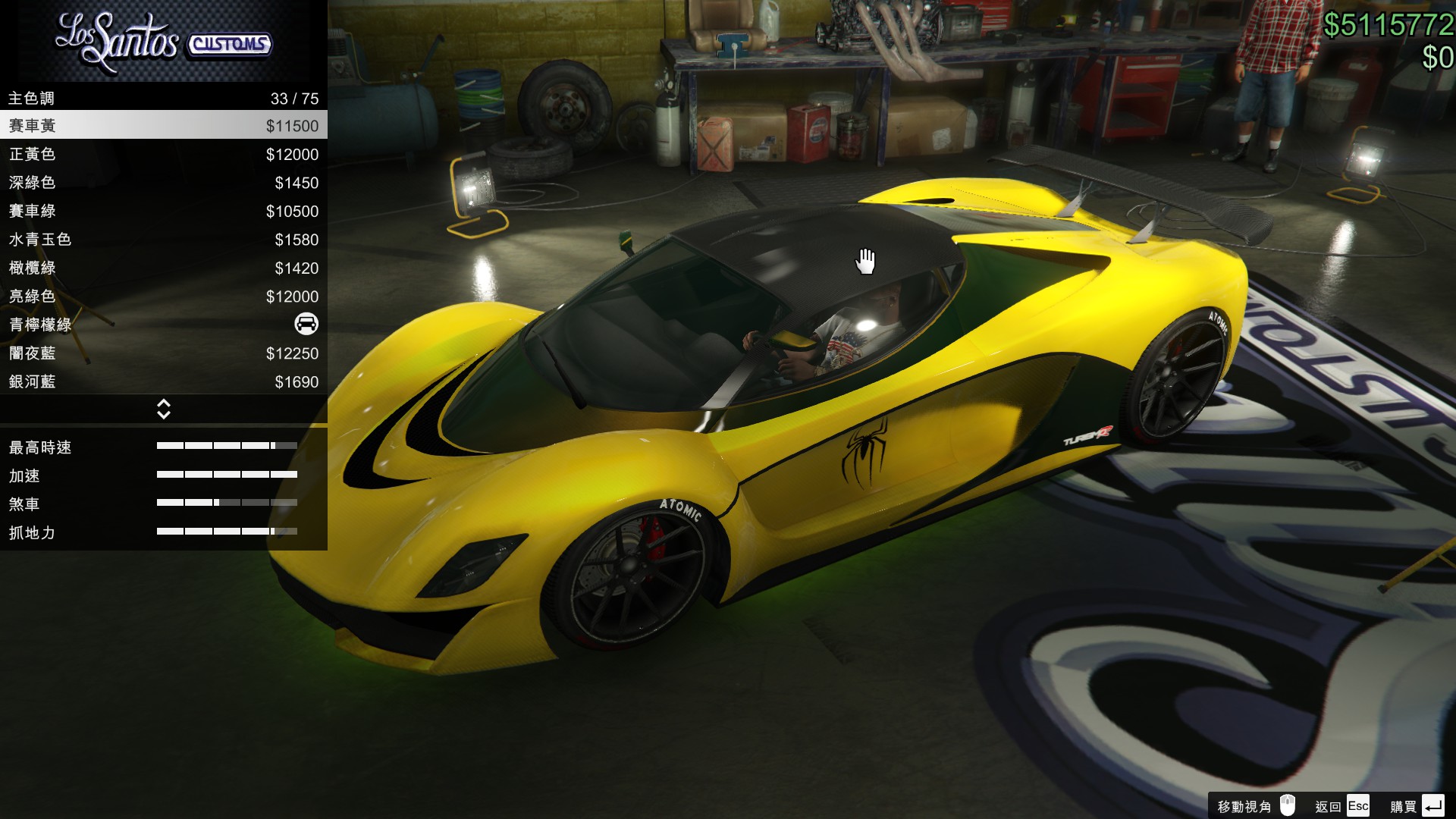
Task: Select the owned 青檸檬綠 color
Action: (163, 325)
